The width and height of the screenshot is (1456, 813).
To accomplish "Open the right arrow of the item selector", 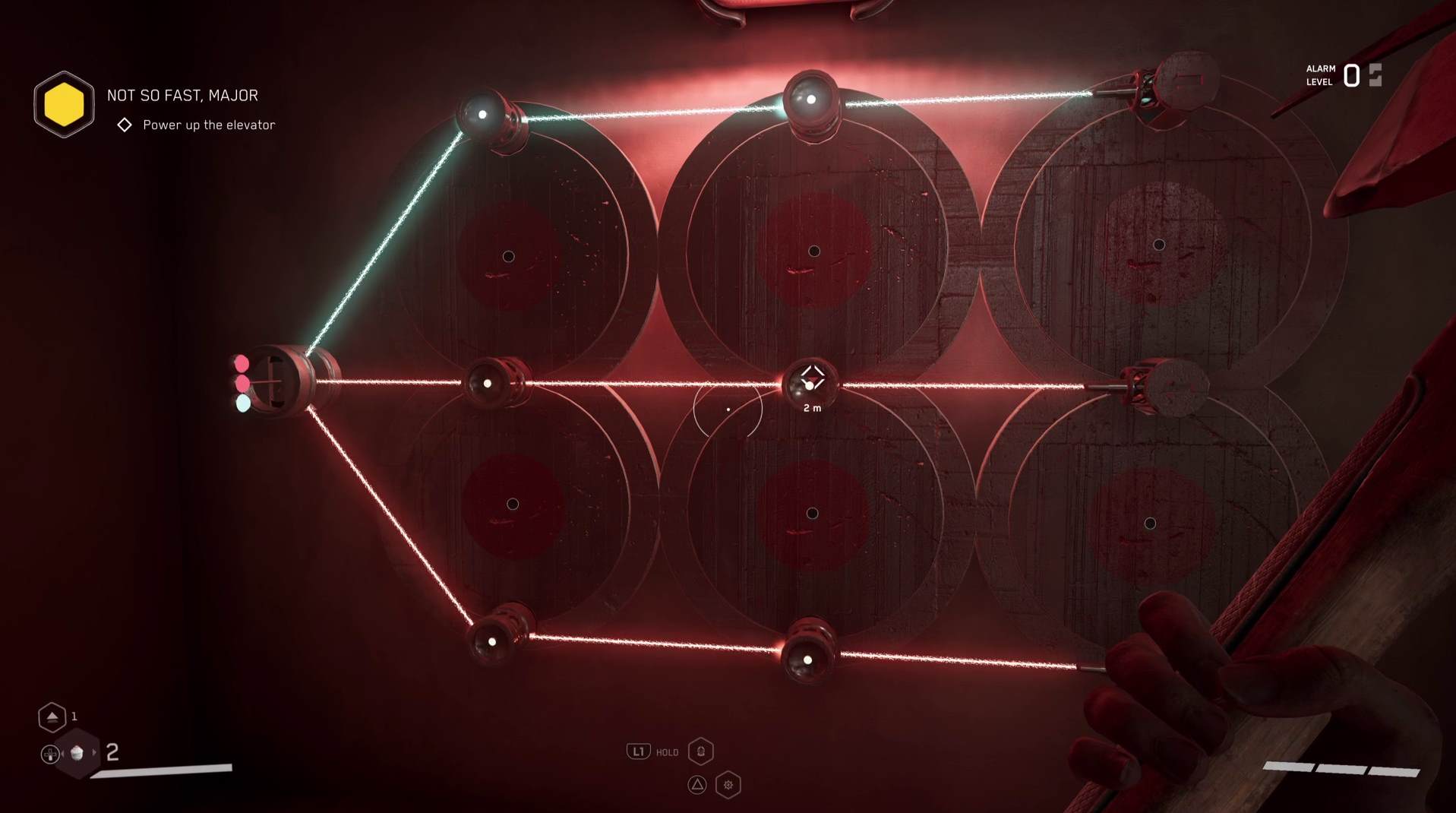I will [94, 753].
